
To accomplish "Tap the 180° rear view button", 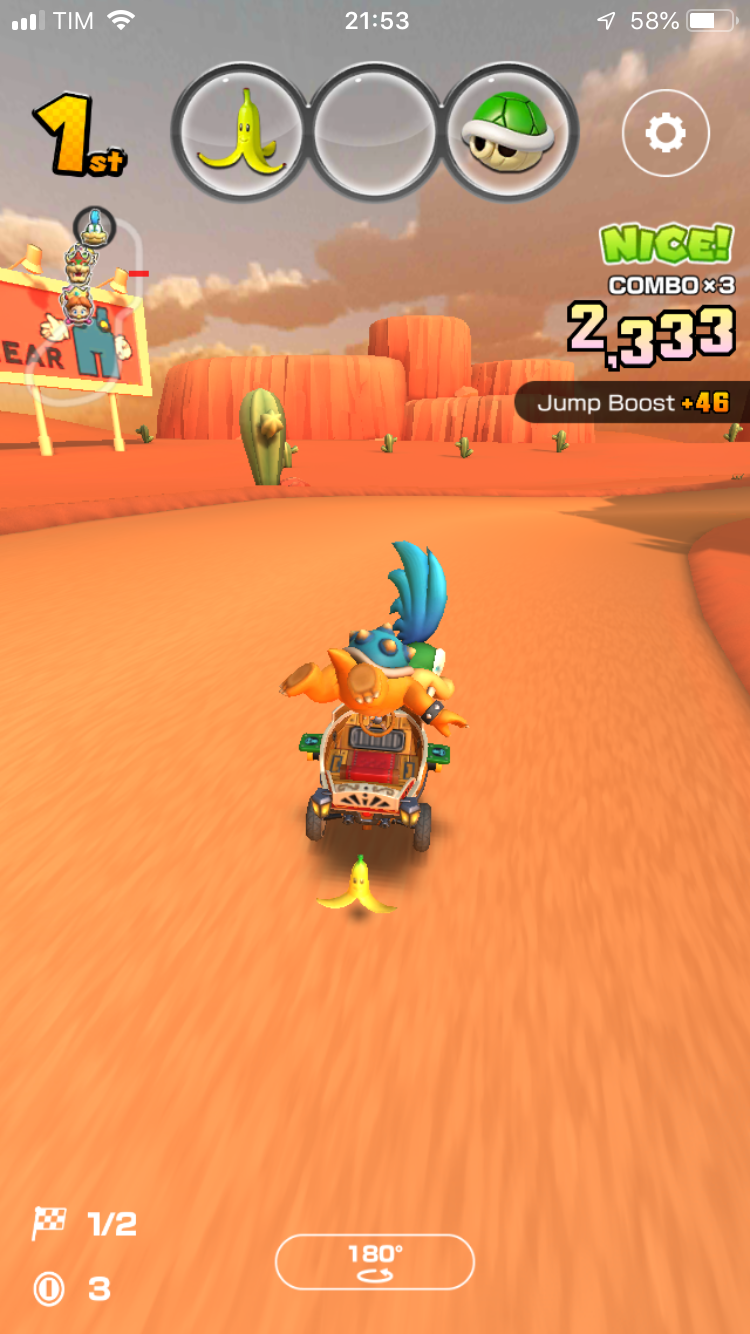I will pyautogui.click(x=374, y=1261).
